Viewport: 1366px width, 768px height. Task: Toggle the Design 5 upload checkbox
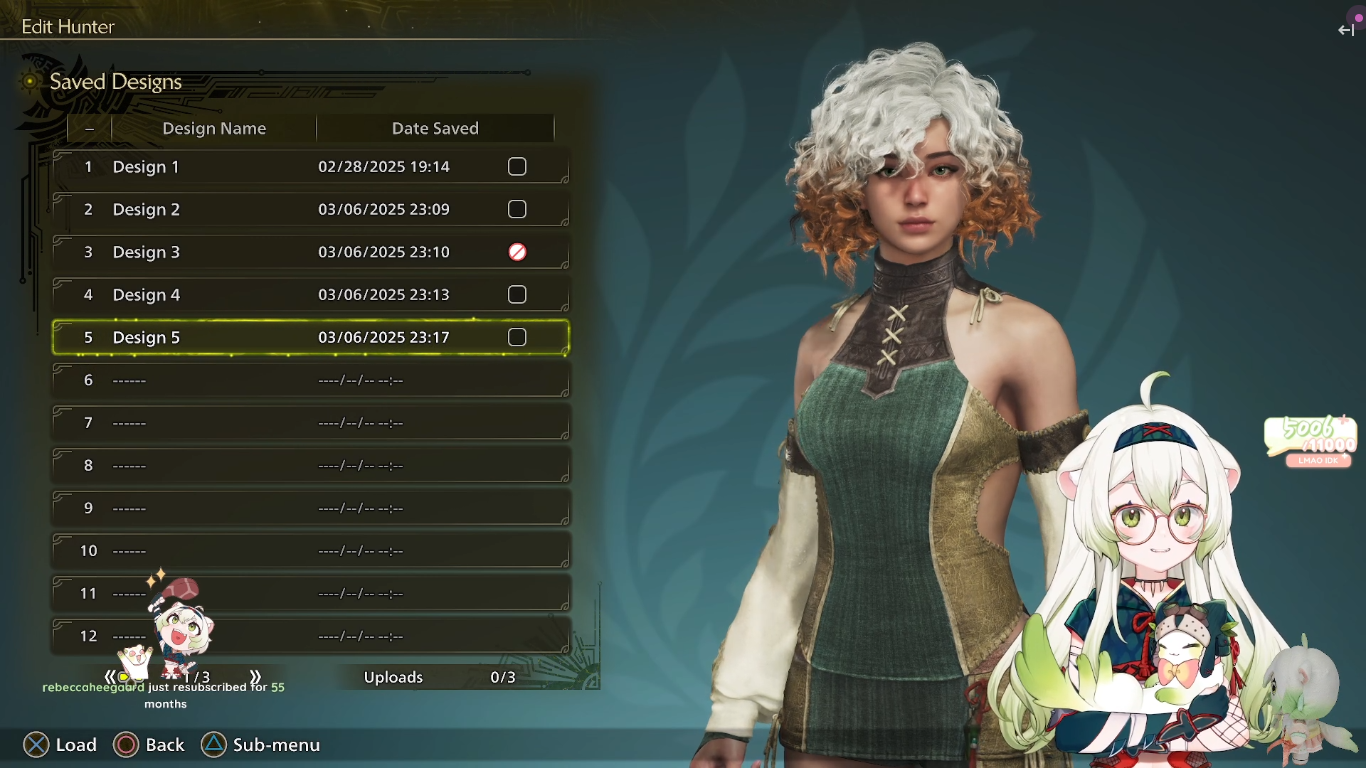pyautogui.click(x=517, y=338)
